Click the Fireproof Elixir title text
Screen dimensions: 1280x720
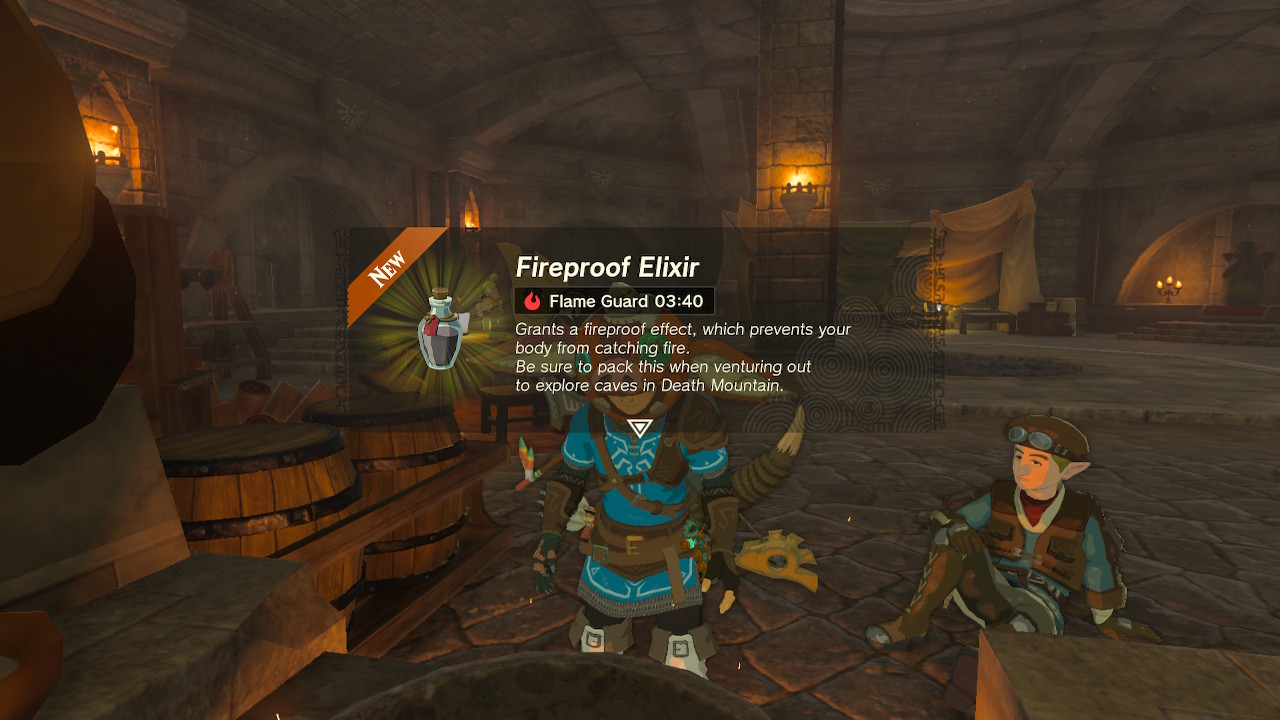pos(609,268)
